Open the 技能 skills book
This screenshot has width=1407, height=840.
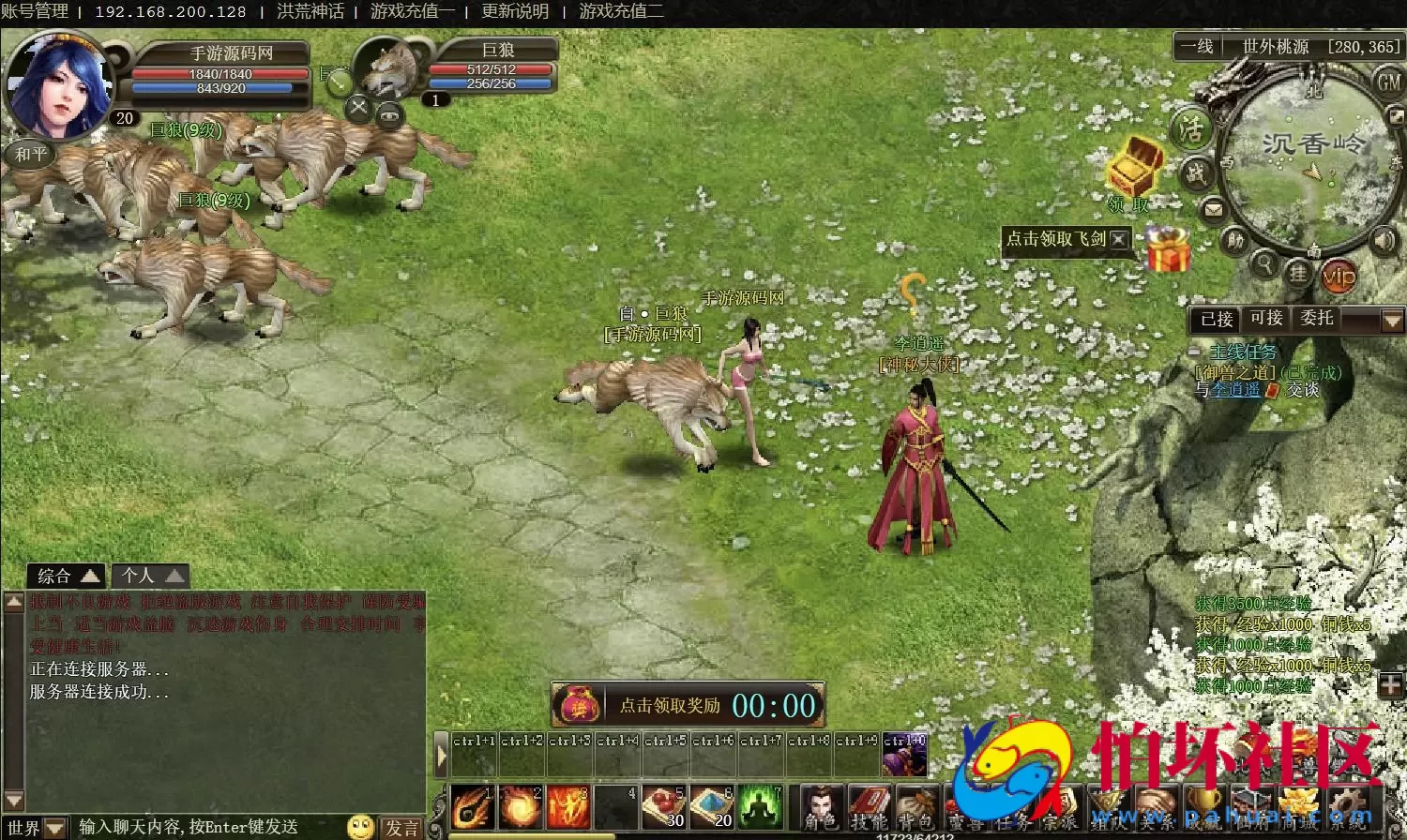pos(869,808)
